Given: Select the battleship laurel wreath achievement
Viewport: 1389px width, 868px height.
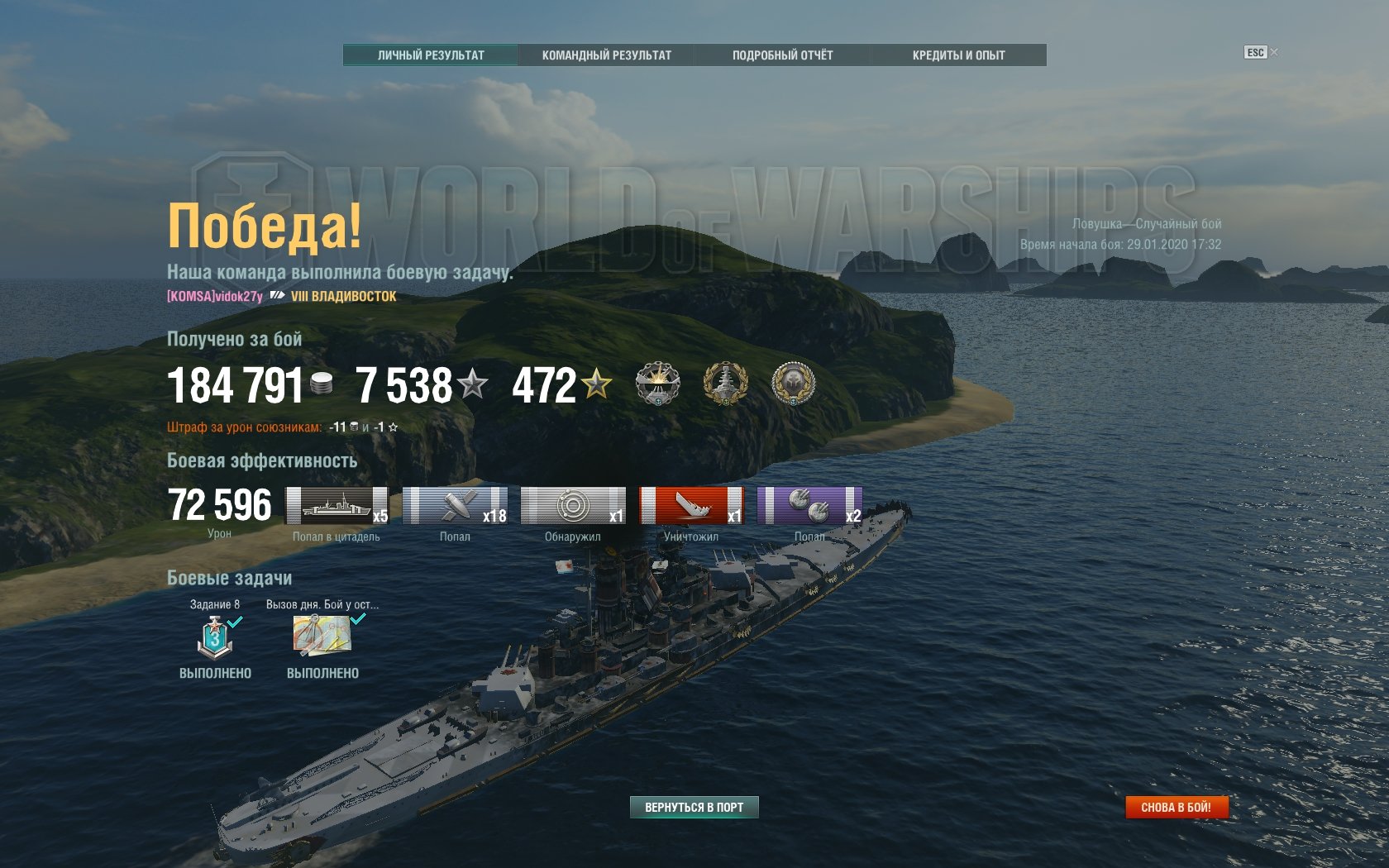Looking at the screenshot, I should click(x=725, y=384).
